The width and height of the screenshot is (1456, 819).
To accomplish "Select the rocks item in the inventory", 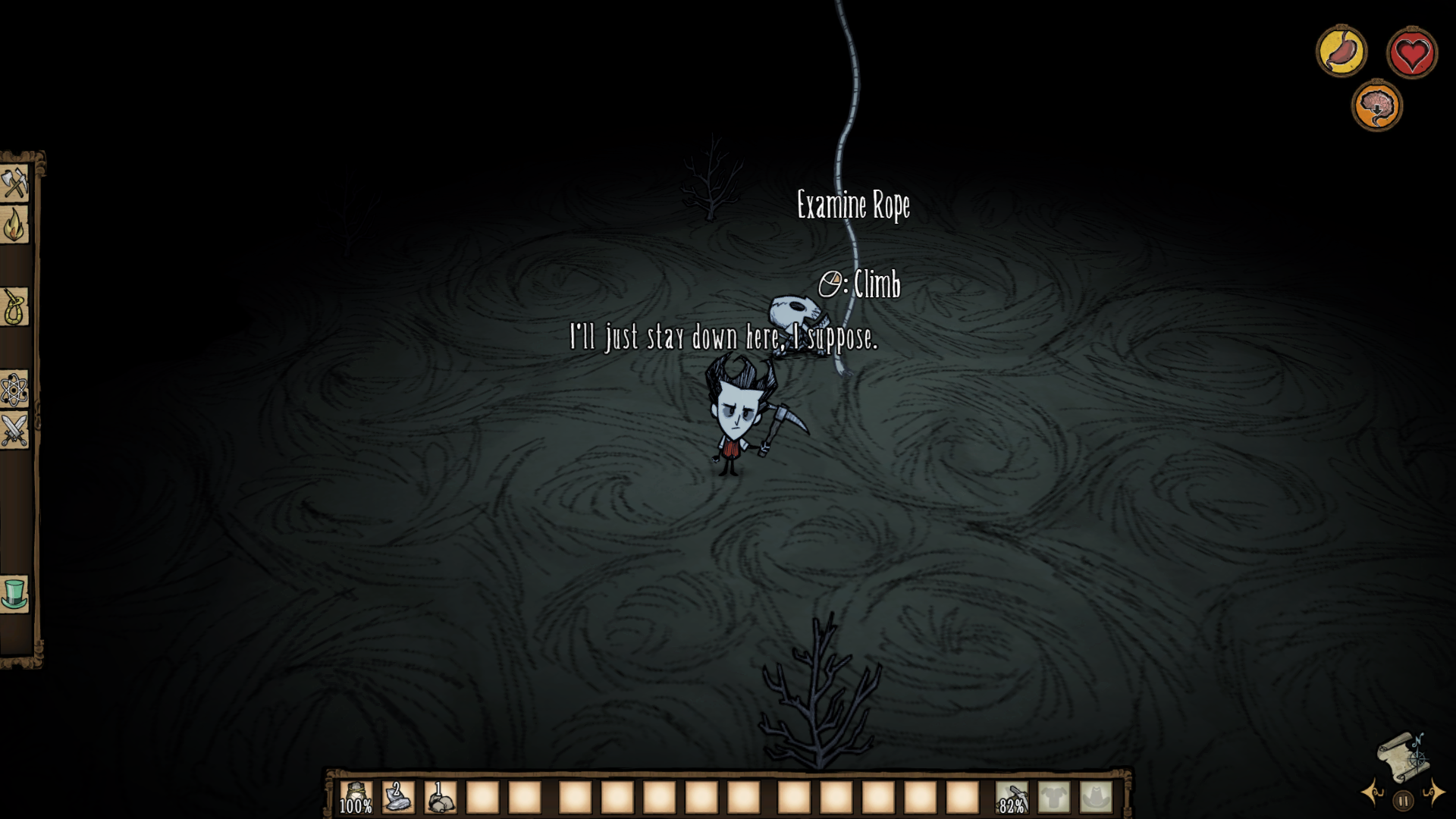I will click(440, 798).
